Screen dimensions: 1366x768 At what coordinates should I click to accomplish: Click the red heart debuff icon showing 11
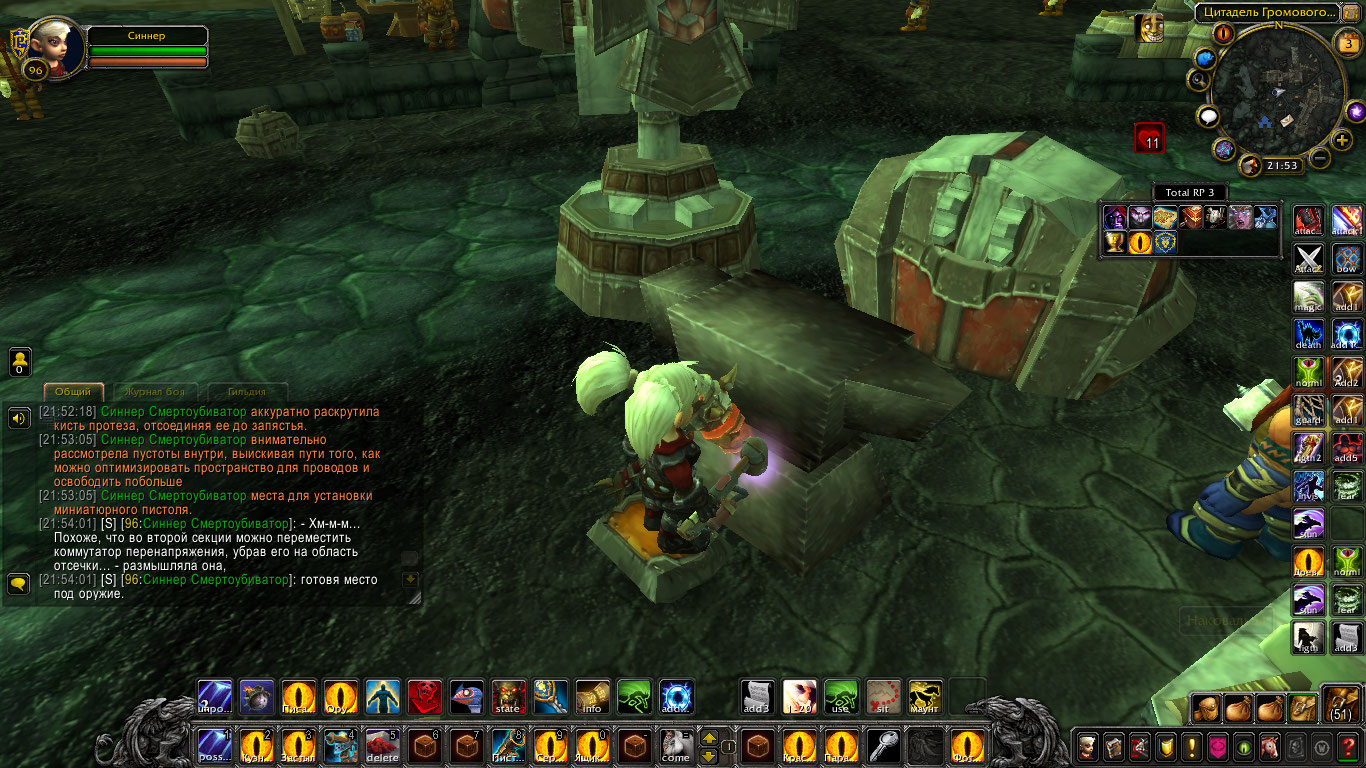click(1150, 137)
